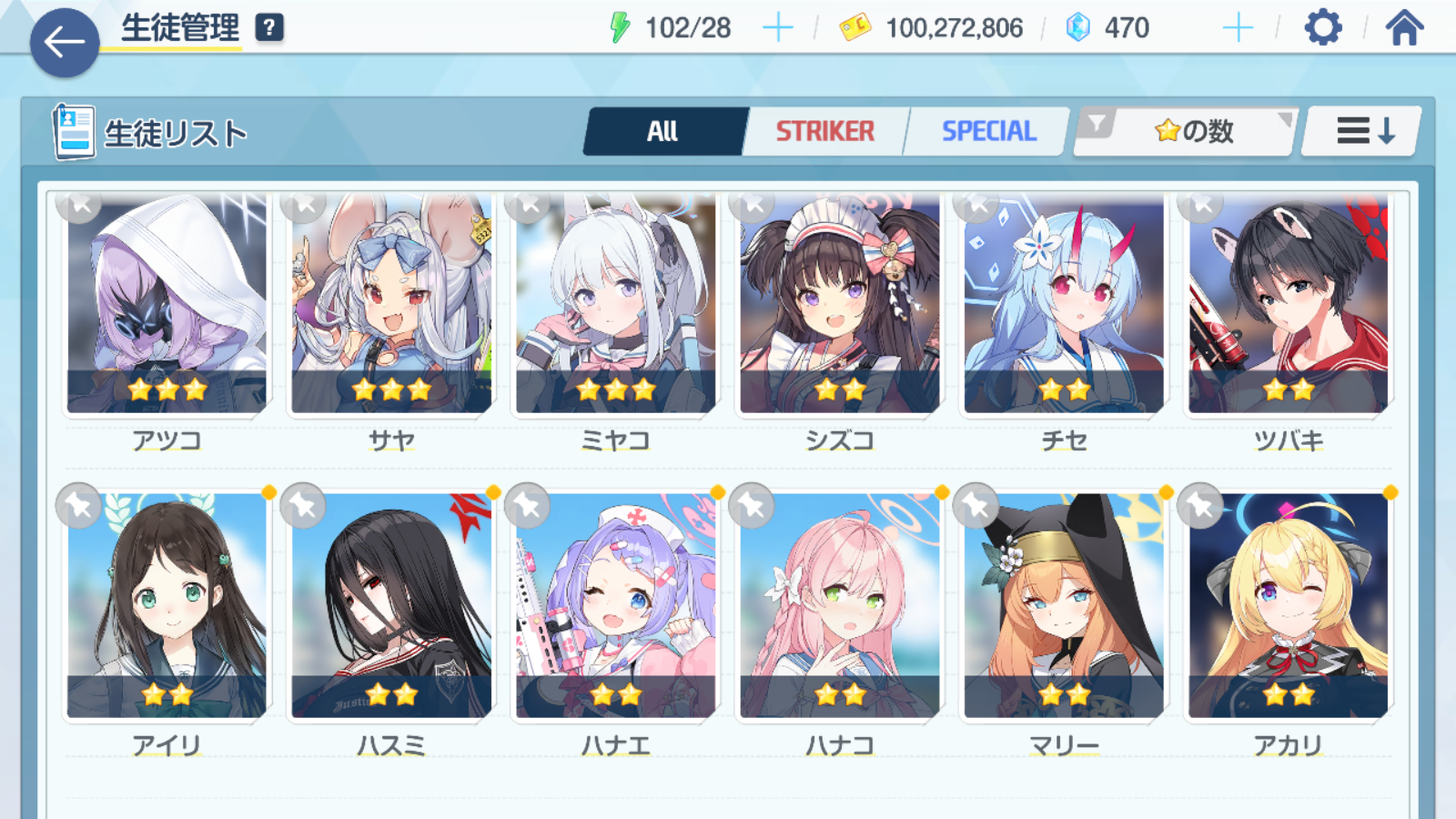Choose student ハナエ's card
The width and height of the screenshot is (1456, 819).
point(616,605)
